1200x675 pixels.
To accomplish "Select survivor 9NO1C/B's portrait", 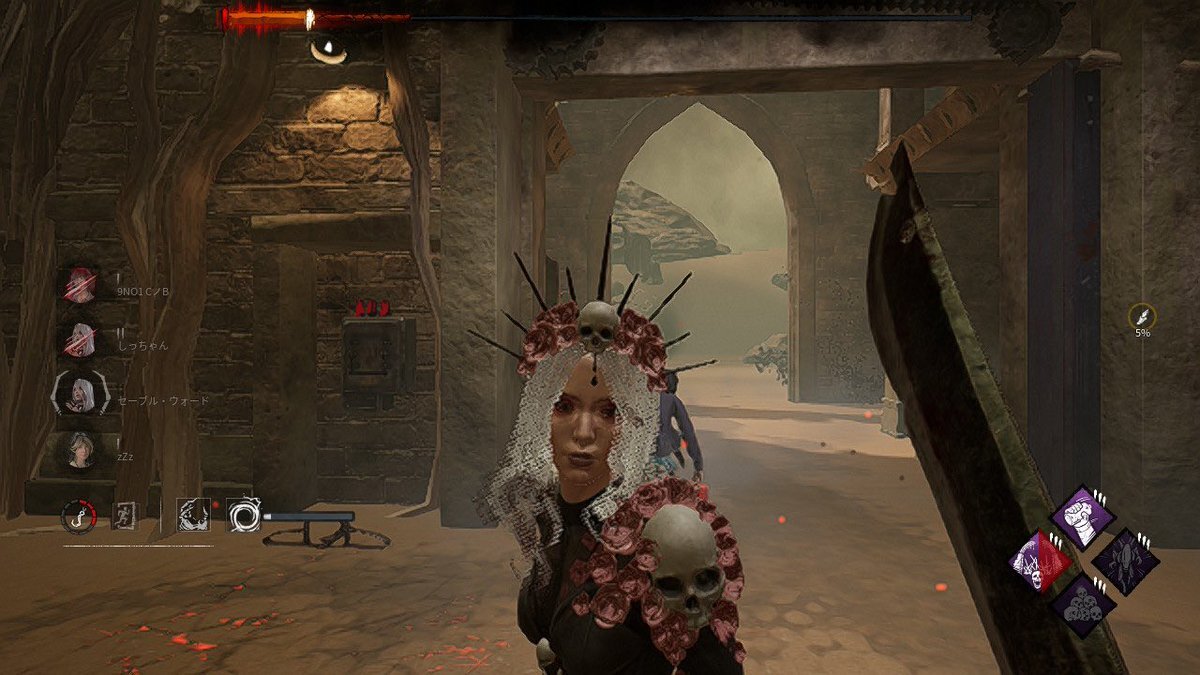I will point(80,285).
